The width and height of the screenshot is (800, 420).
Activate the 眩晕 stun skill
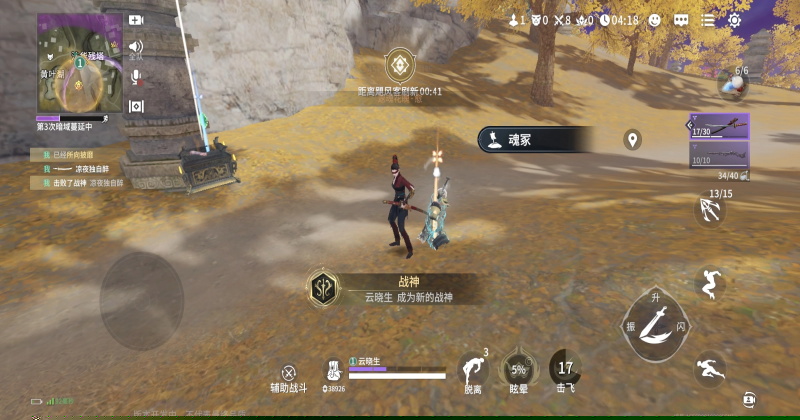[518, 368]
